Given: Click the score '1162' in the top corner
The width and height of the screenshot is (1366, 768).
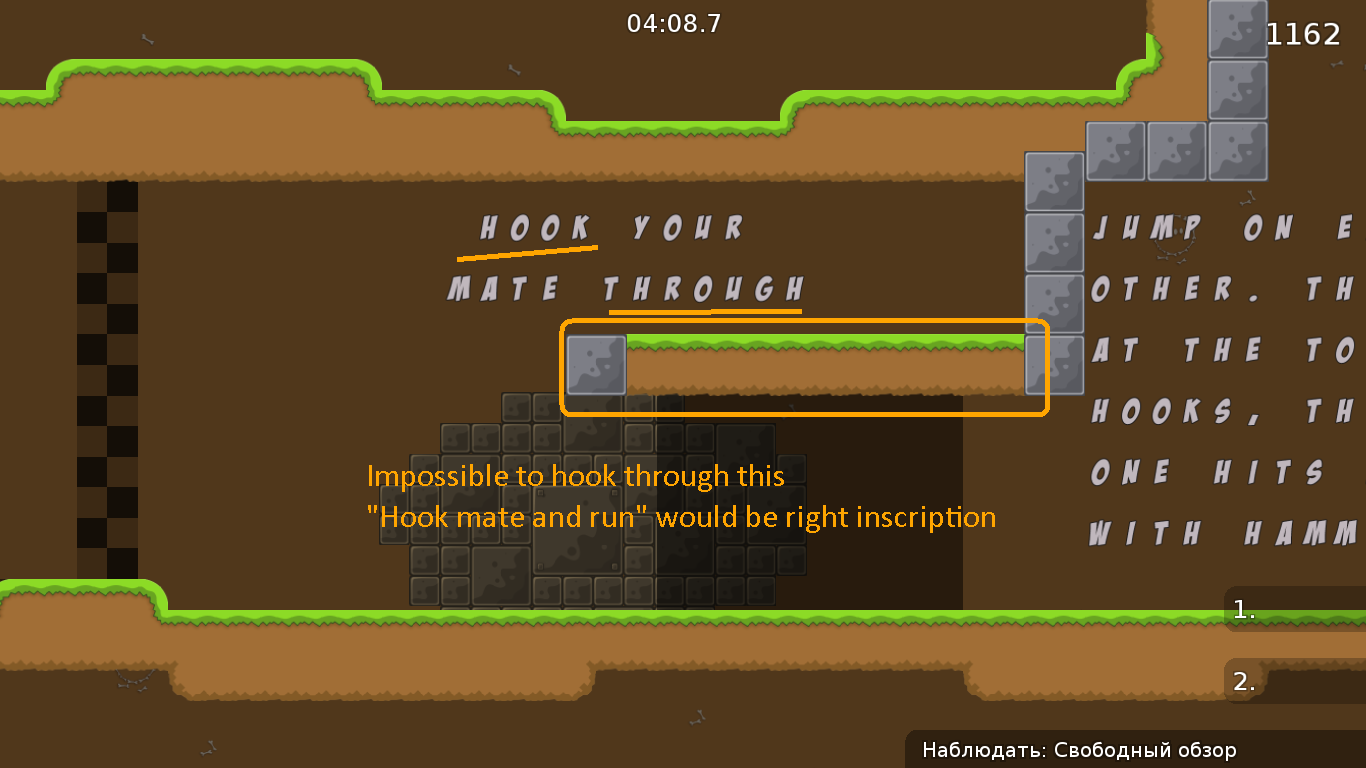Looking at the screenshot, I should (1303, 33).
